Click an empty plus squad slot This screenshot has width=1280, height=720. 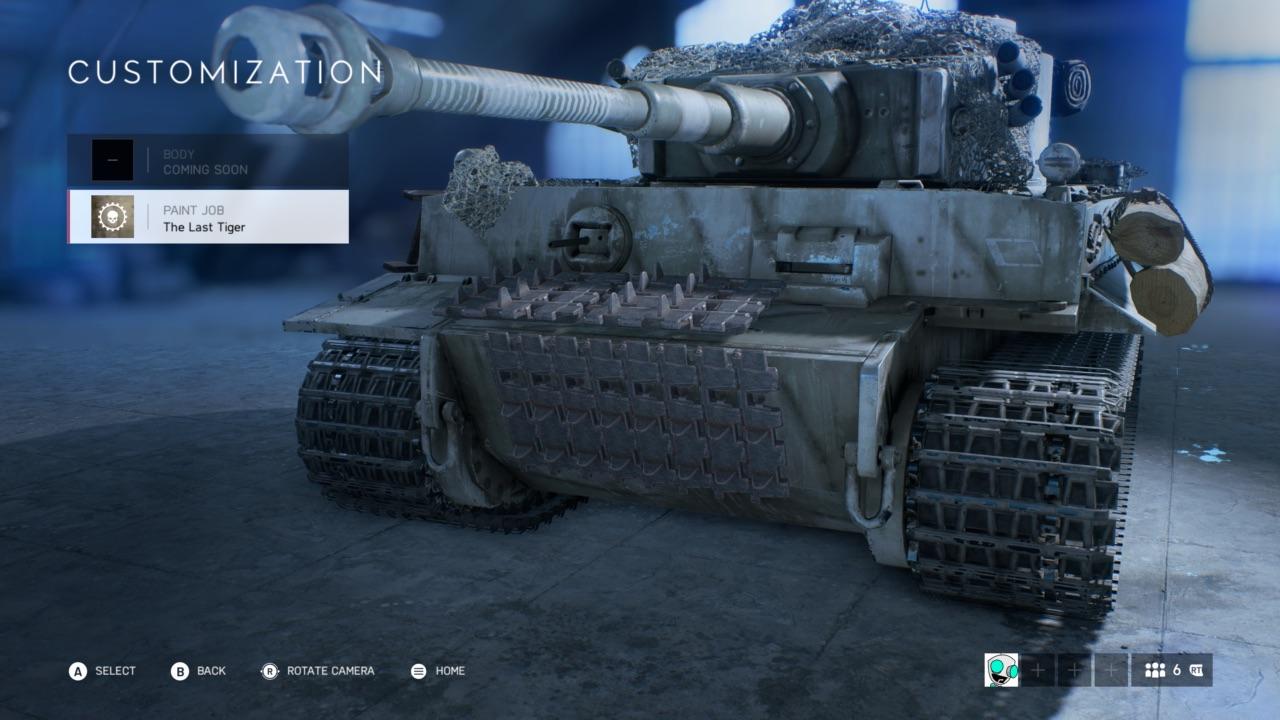[1073, 671]
